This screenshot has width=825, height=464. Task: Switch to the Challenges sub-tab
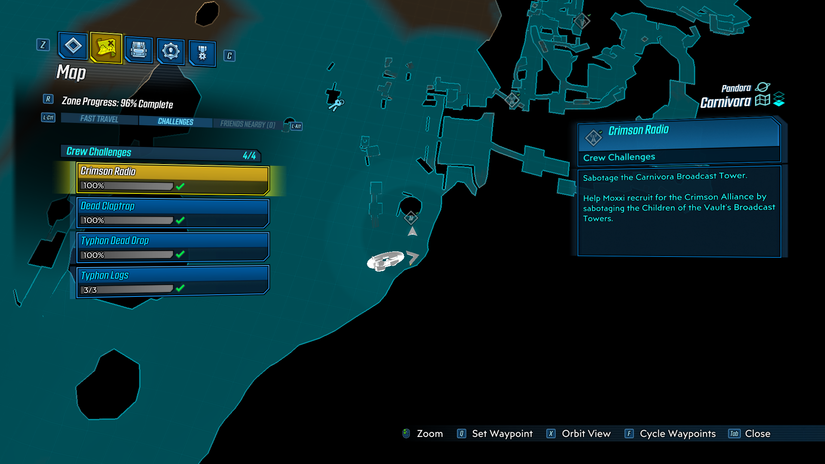pyautogui.click(x=175, y=122)
